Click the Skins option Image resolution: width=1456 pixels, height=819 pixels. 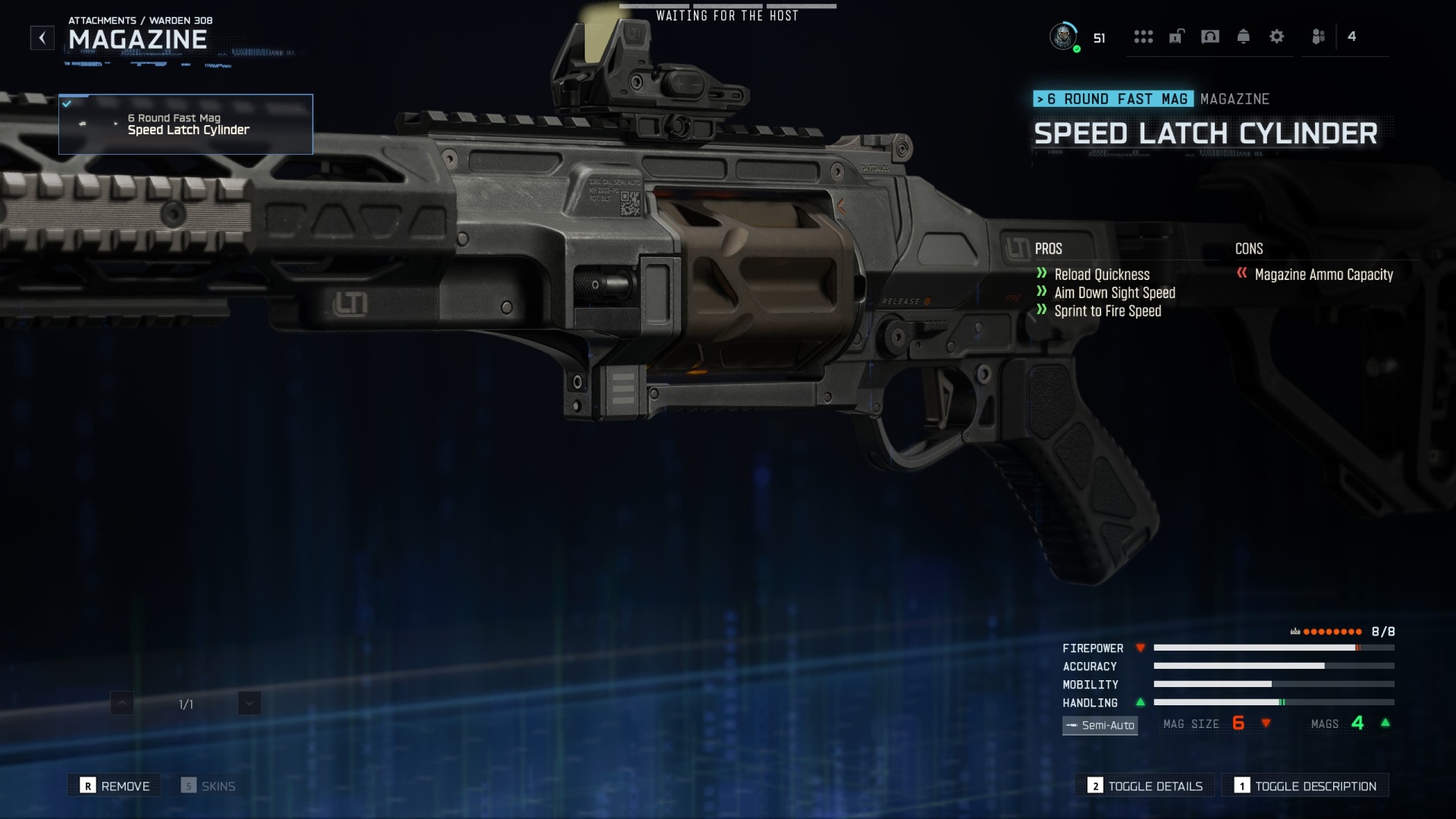(x=209, y=786)
